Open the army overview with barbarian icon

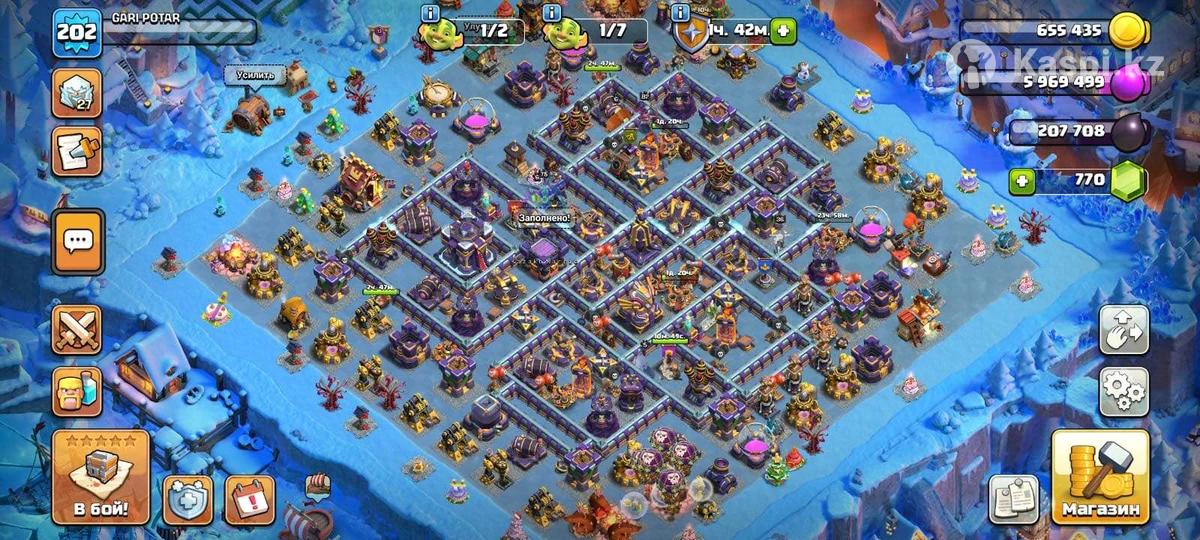tap(77, 391)
